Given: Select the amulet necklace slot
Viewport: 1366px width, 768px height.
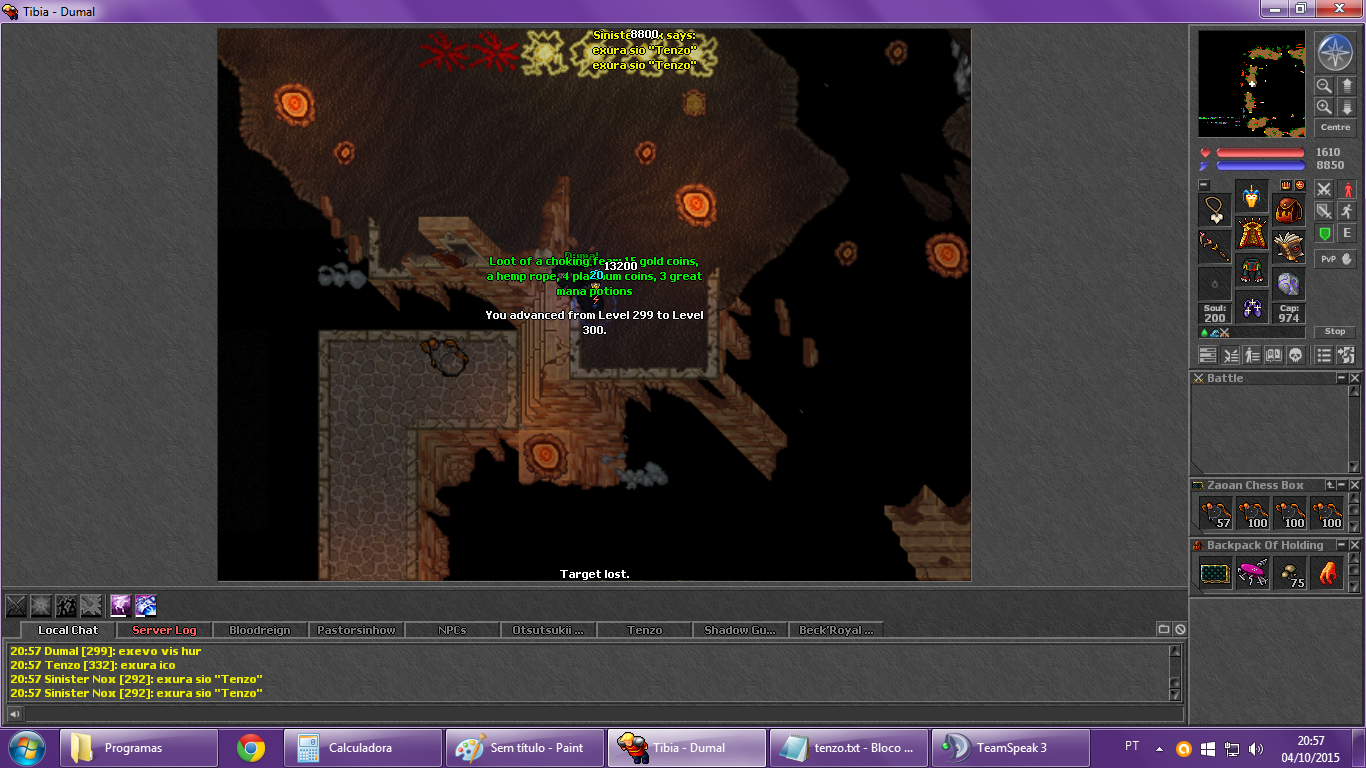Looking at the screenshot, I should (1215, 210).
